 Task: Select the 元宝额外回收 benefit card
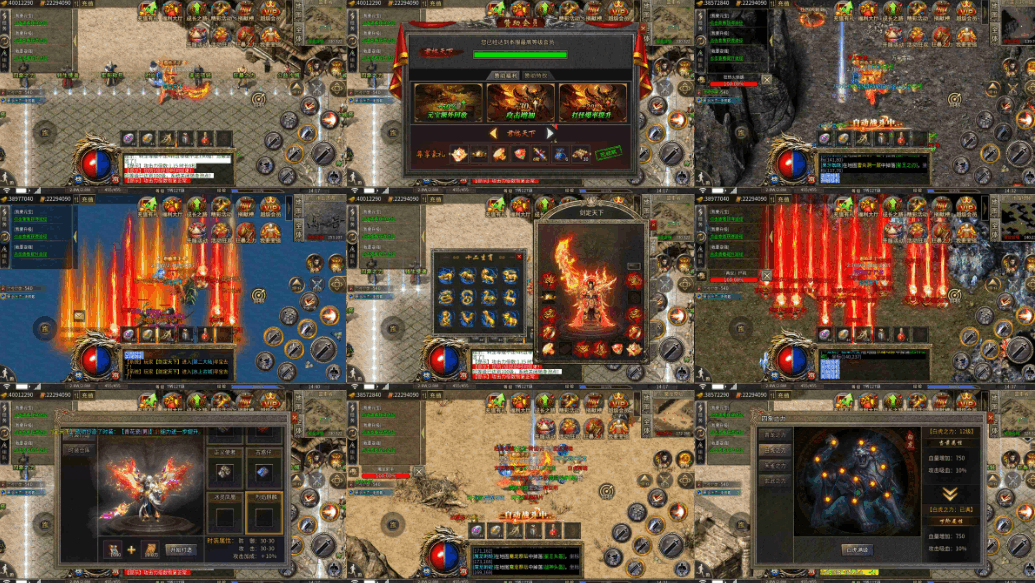(x=449, y=102)
